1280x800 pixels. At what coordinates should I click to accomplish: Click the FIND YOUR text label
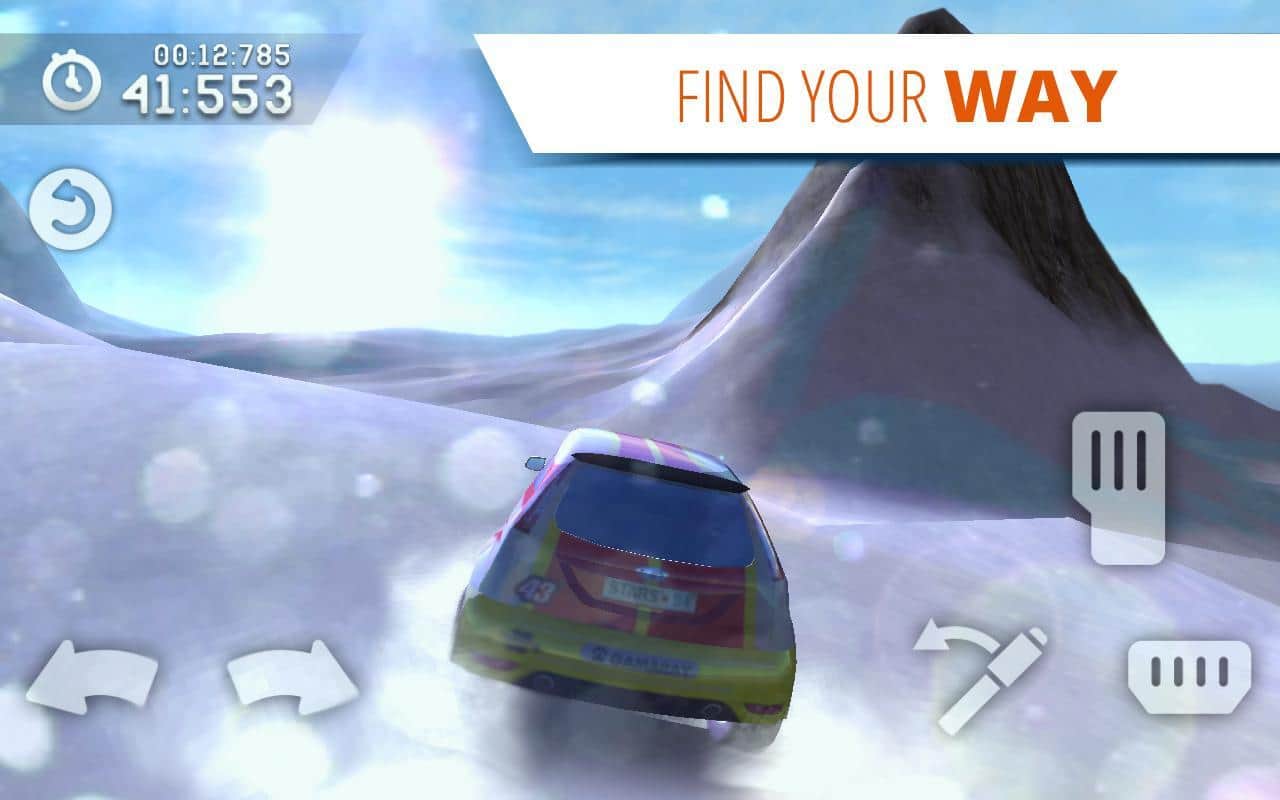[x=800, y=91]
